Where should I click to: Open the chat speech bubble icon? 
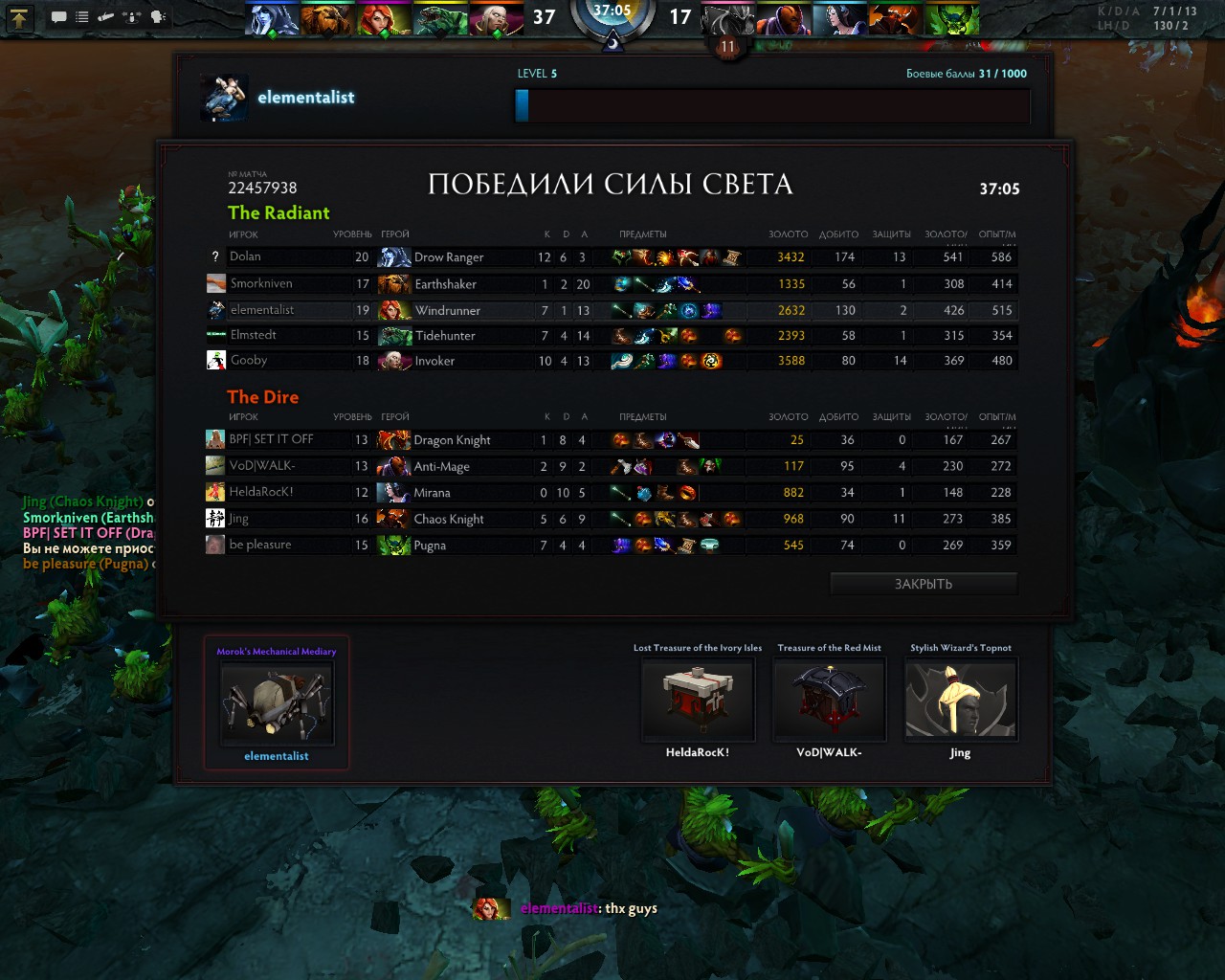[x=59, y=16]
